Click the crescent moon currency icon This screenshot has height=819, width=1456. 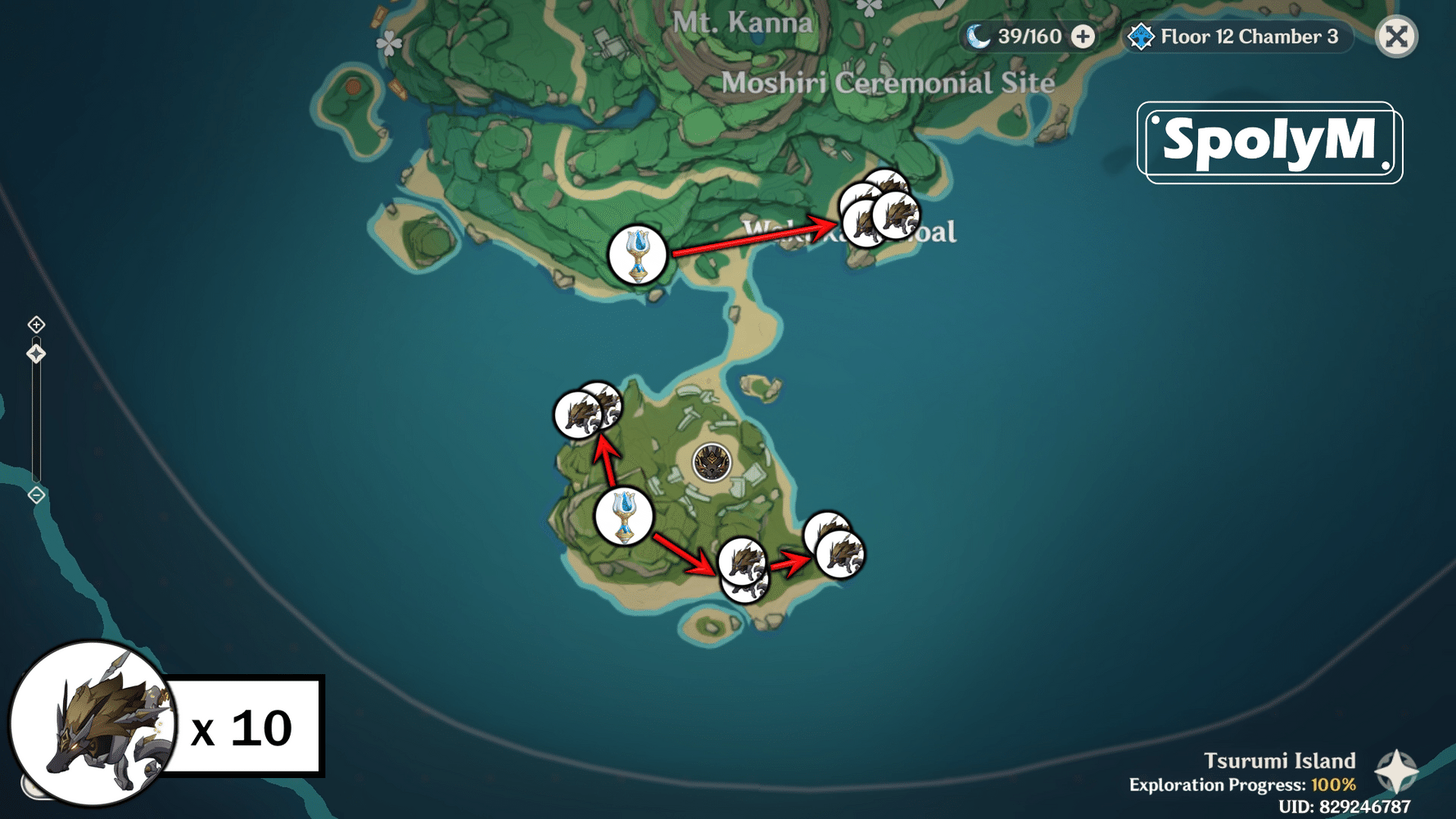point(979,36)
